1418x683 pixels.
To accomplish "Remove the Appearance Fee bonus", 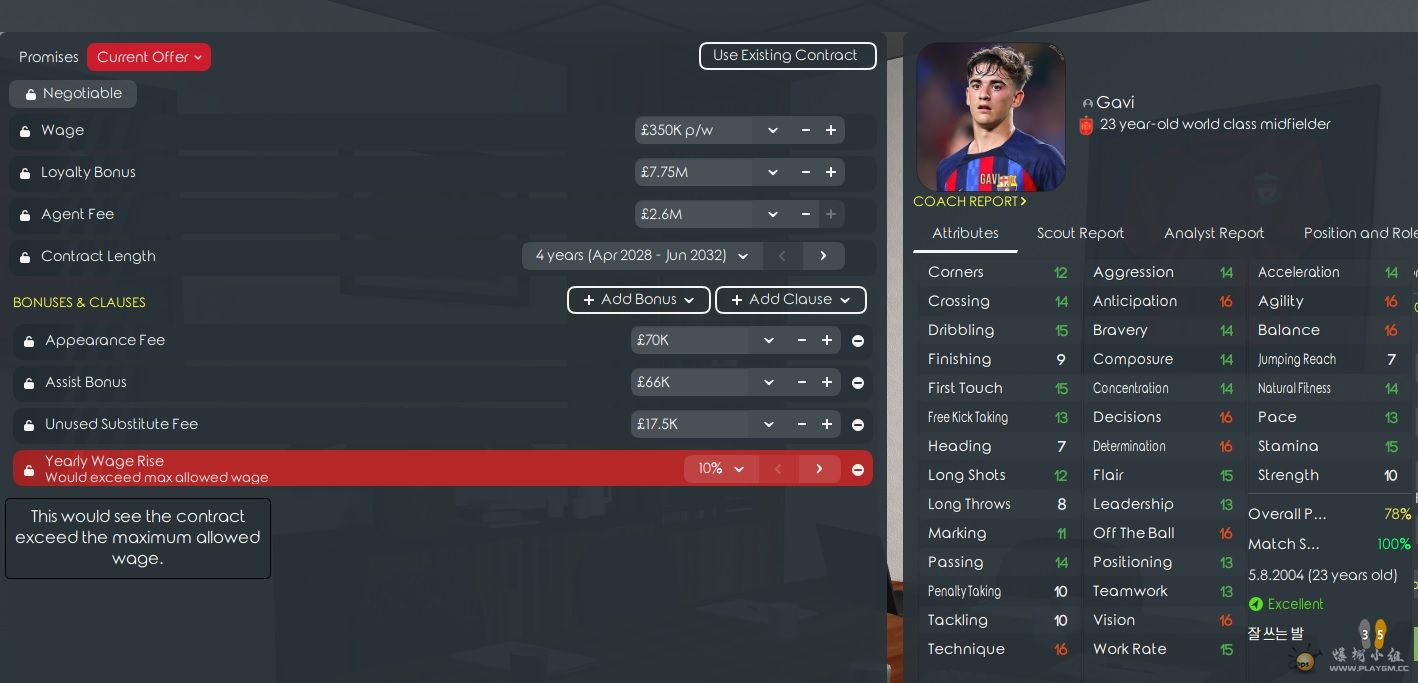I will pos(858,341).
